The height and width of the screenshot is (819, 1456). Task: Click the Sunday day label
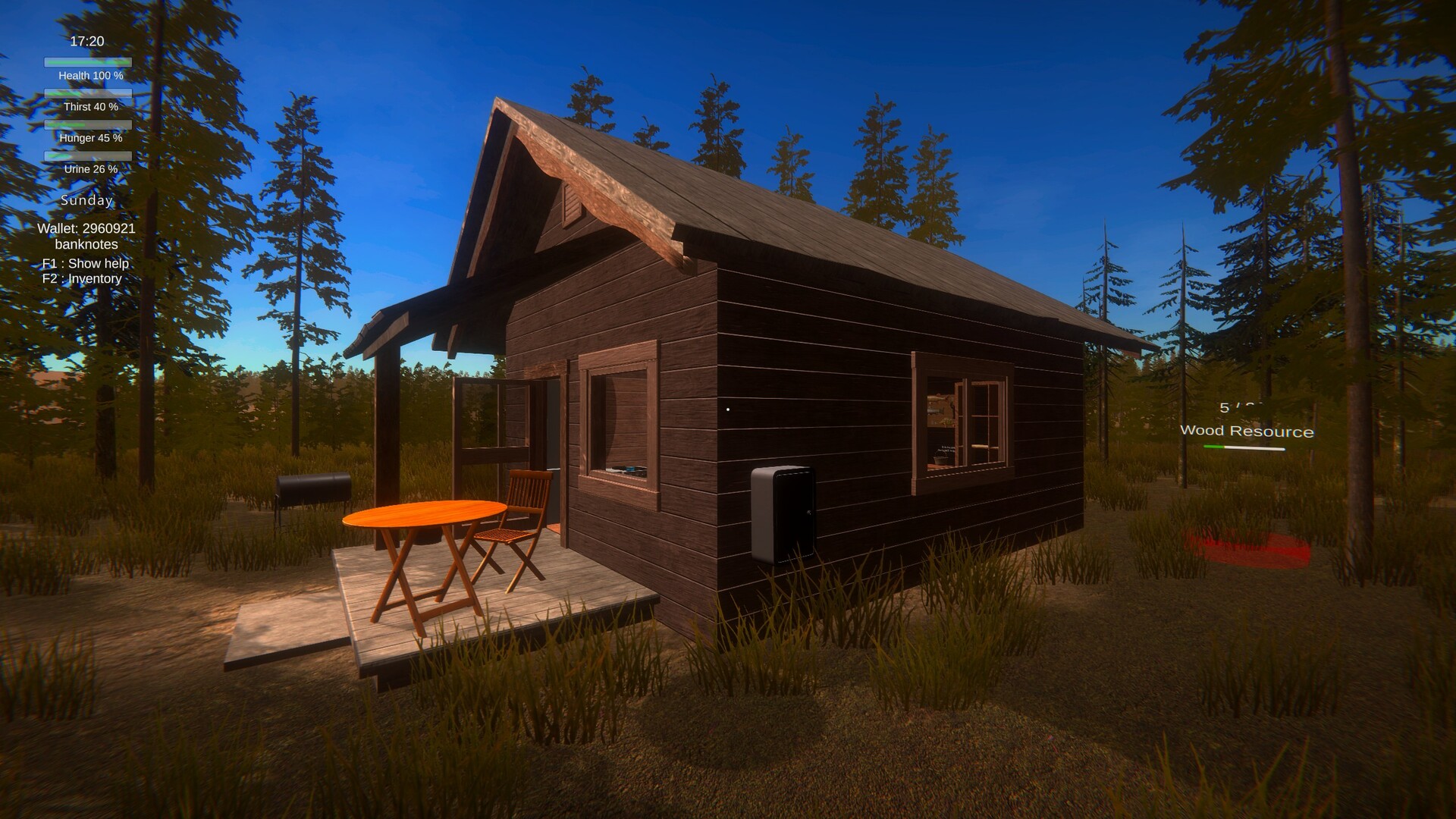[x=86, y=200]
